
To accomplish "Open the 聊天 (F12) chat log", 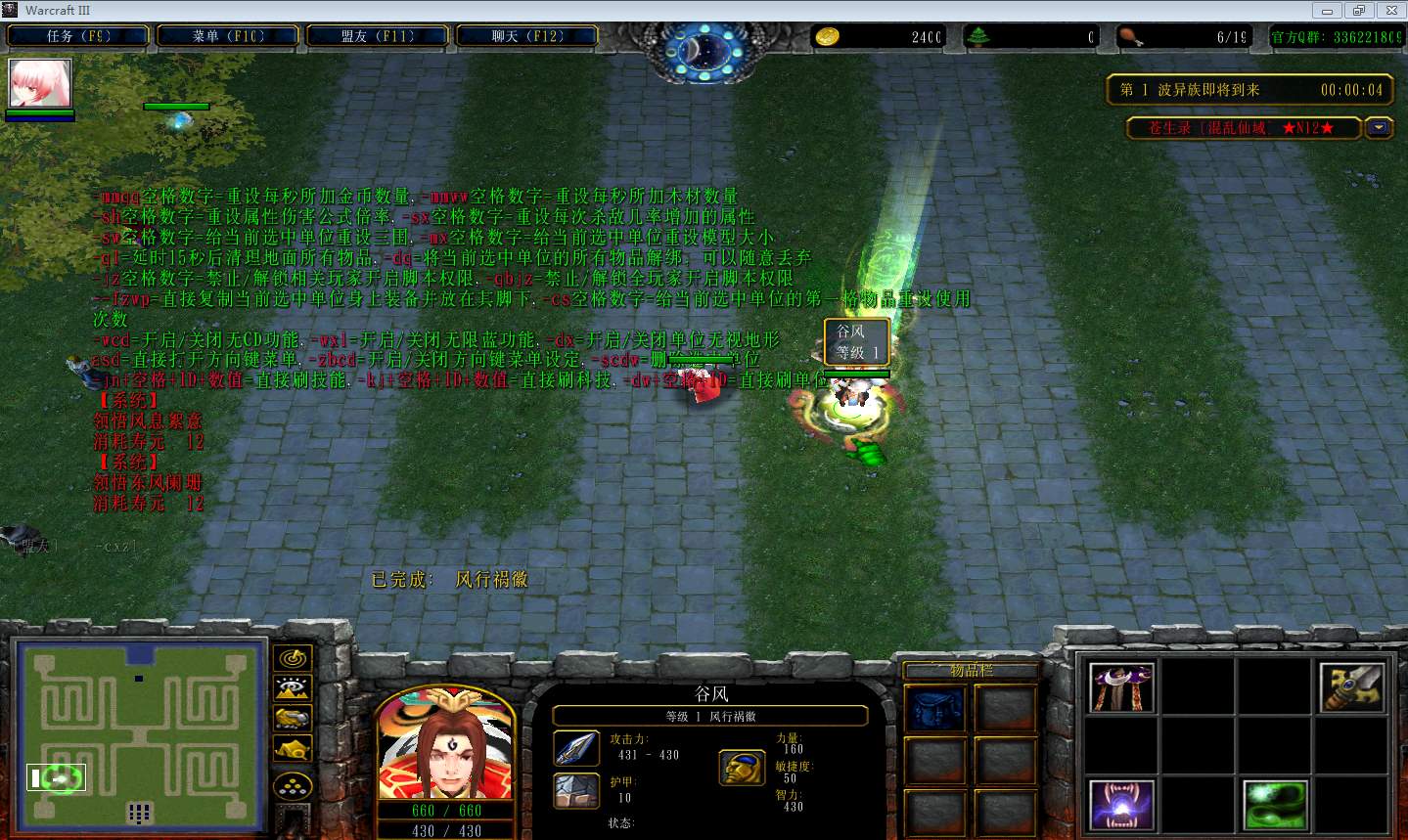I will click(x=527, y=36).
